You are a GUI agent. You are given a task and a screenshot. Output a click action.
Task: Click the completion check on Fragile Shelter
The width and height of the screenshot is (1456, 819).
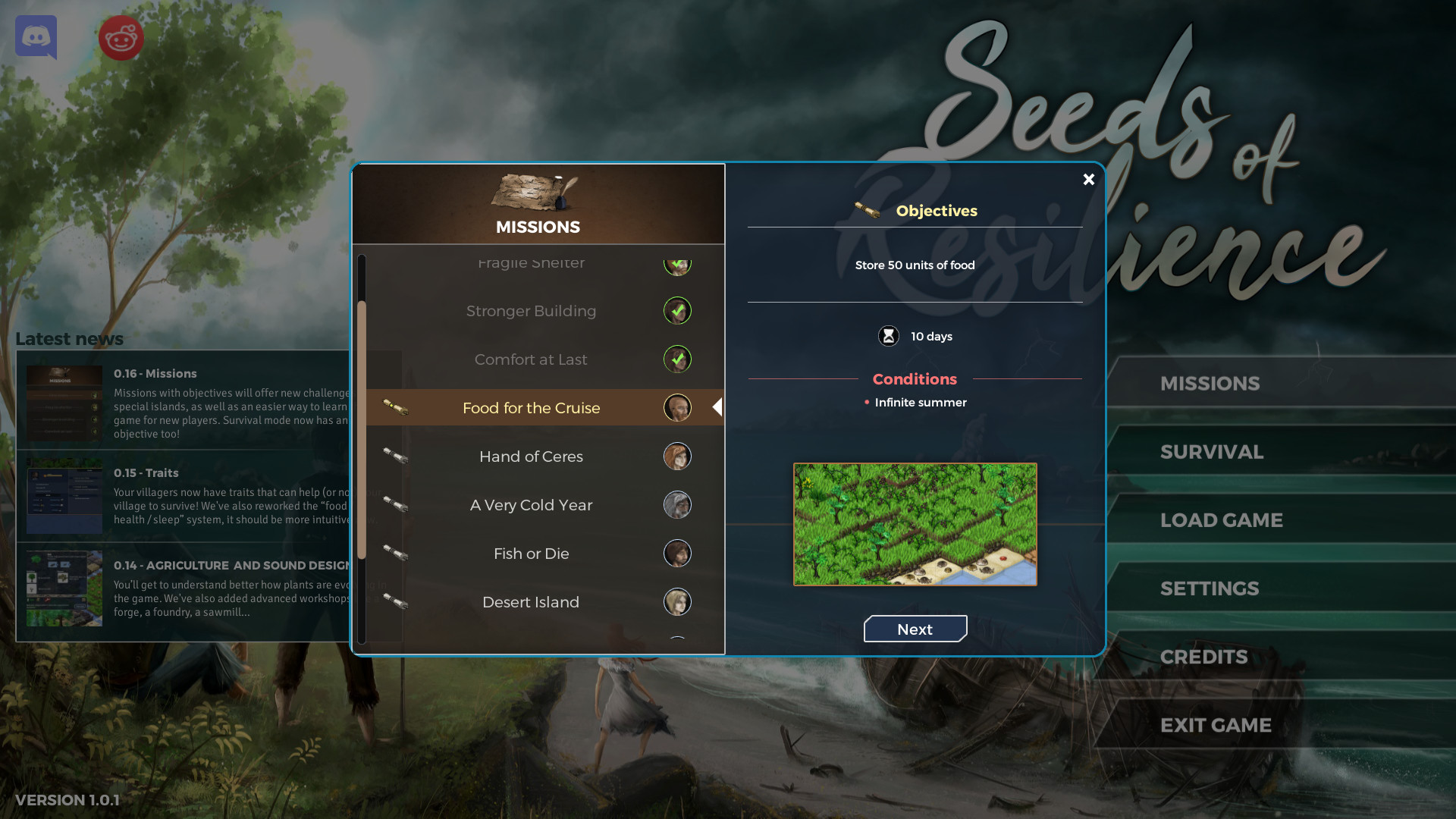click(678, 265)
